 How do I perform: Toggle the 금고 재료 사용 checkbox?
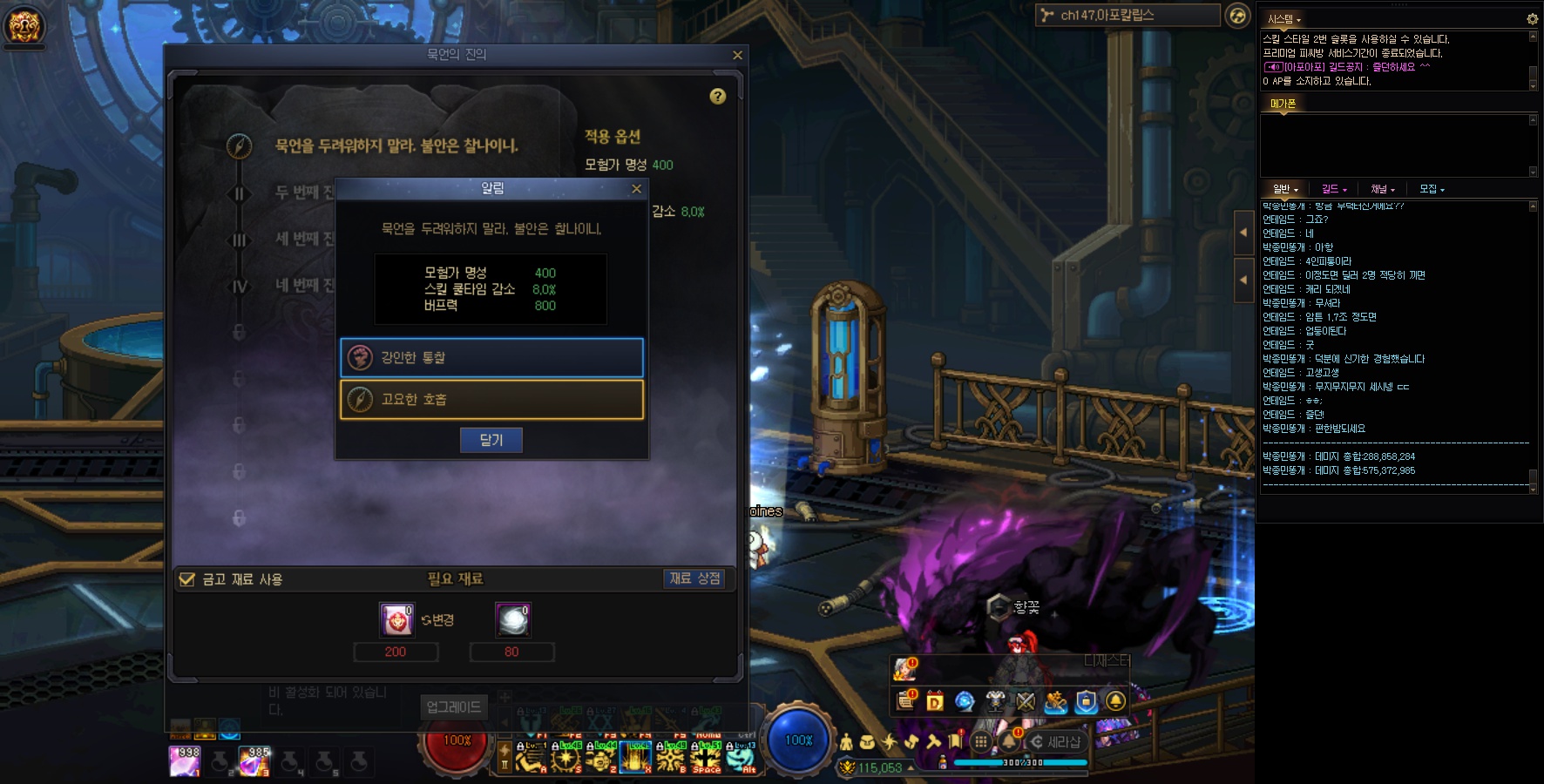coord(186,579)
